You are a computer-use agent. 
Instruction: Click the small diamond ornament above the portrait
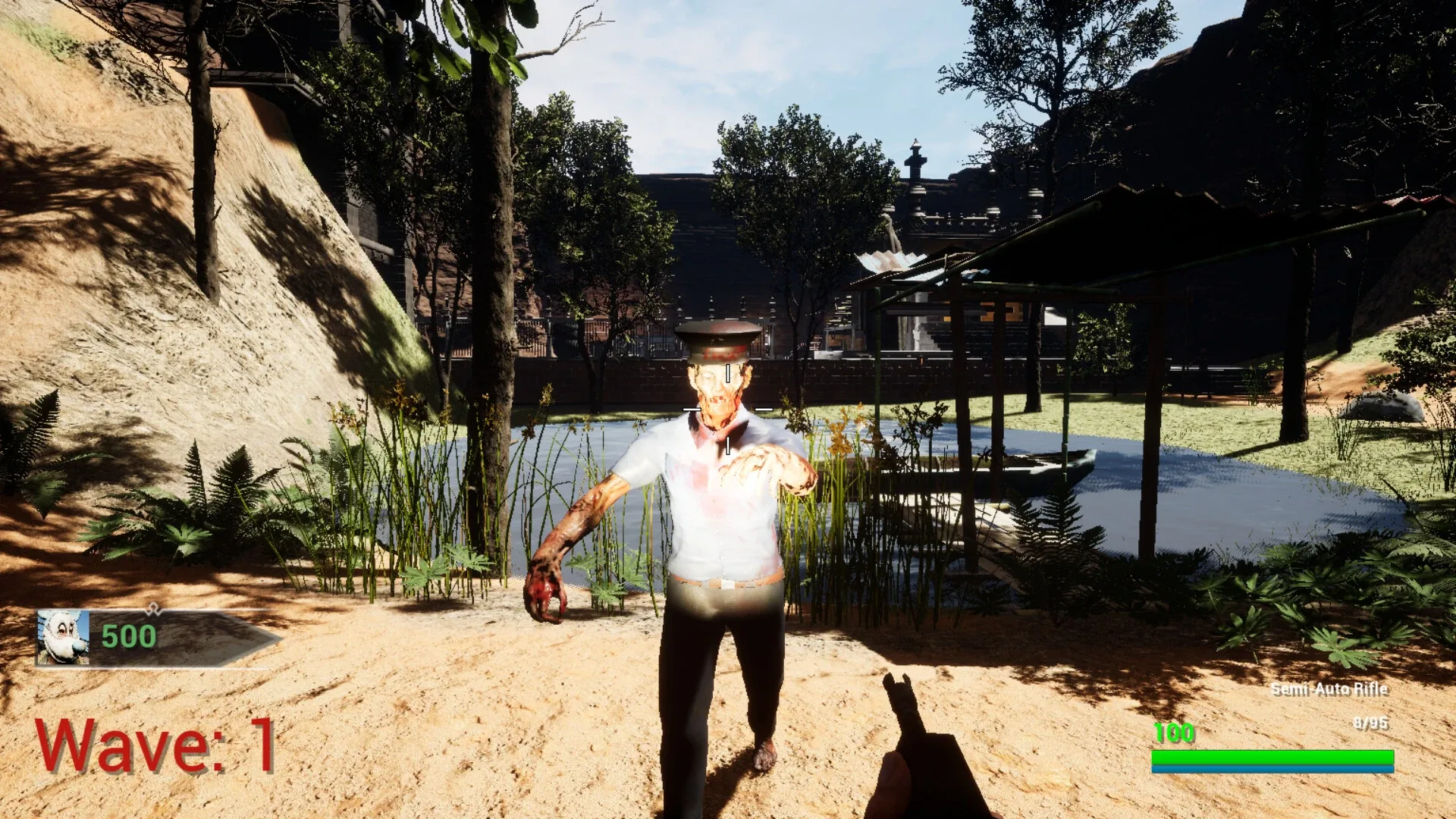tap(154, 607)
